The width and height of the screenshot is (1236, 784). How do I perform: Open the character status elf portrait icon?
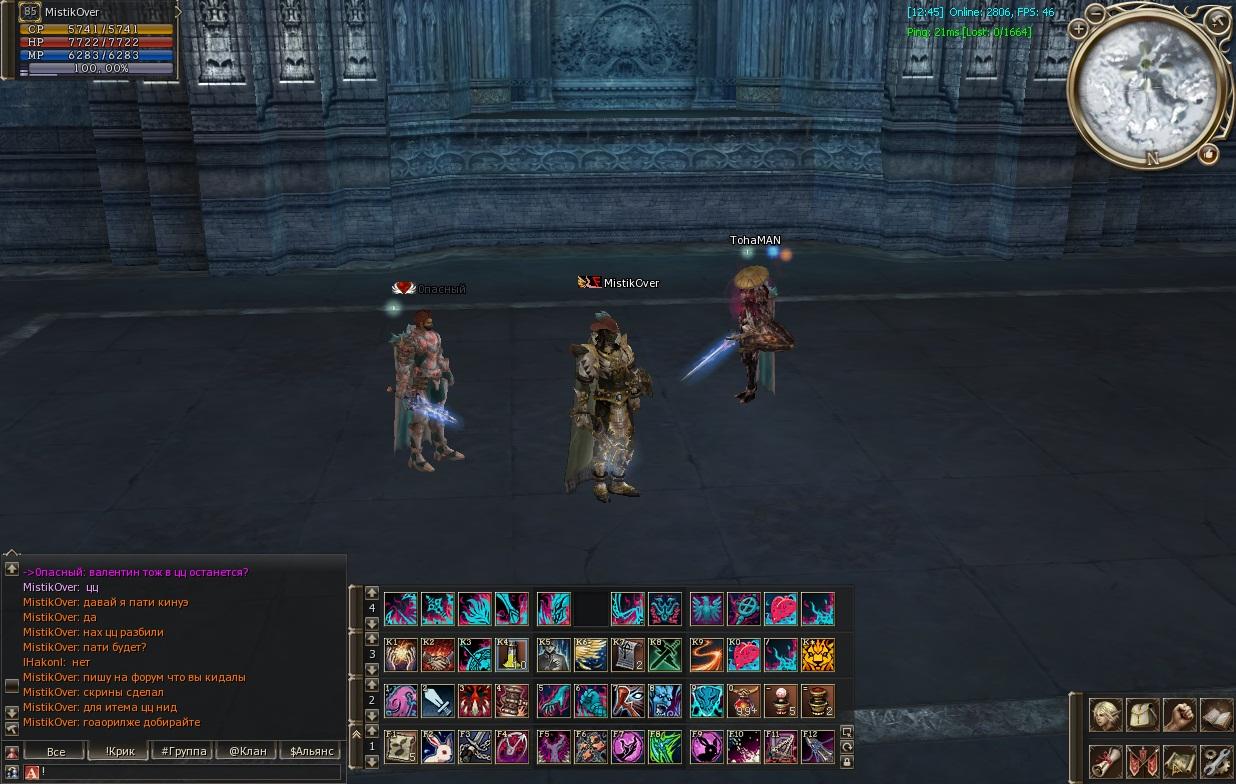(x=1105, y=715)
